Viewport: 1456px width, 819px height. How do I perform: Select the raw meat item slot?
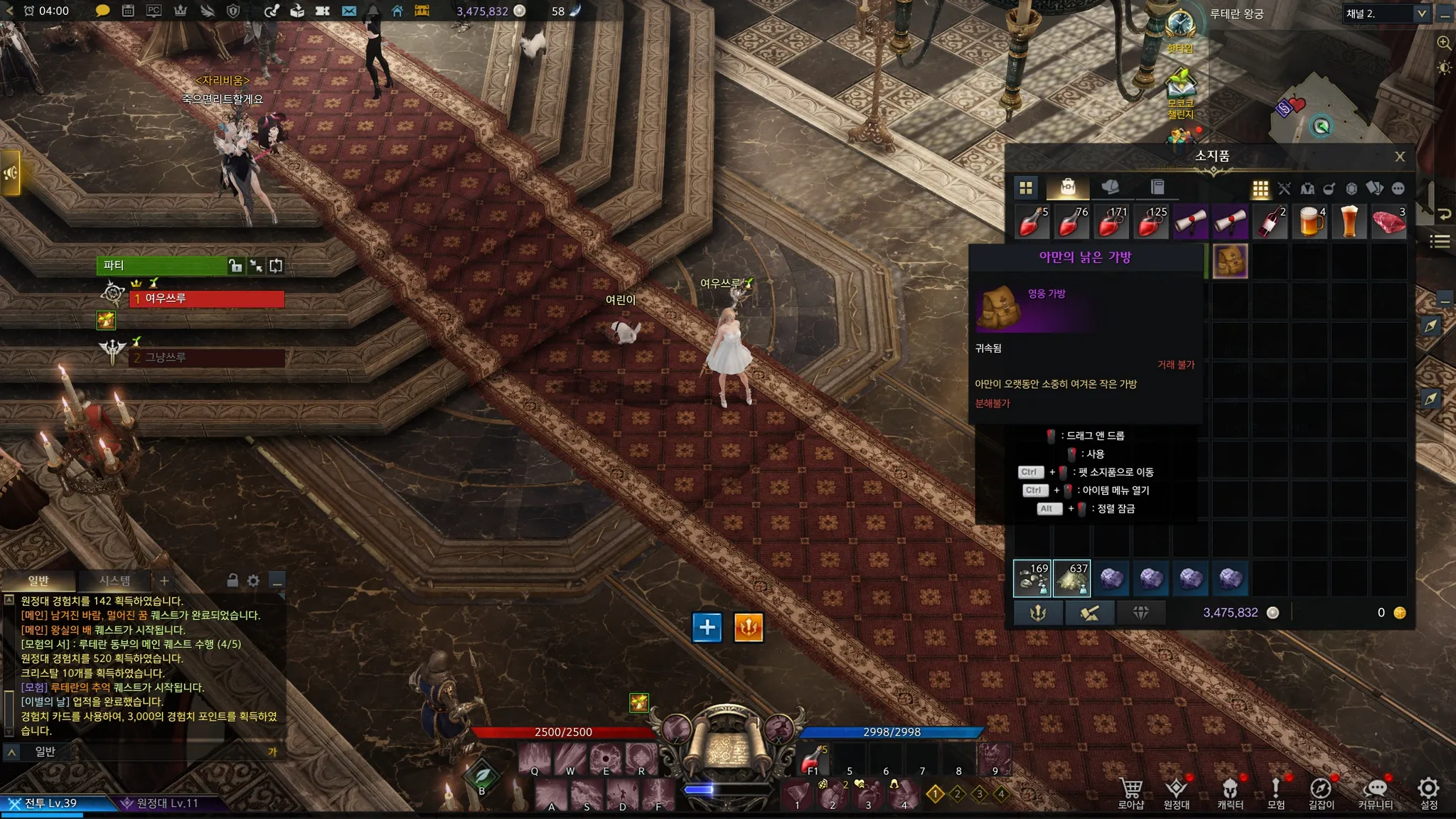[x=1388, y=222]
